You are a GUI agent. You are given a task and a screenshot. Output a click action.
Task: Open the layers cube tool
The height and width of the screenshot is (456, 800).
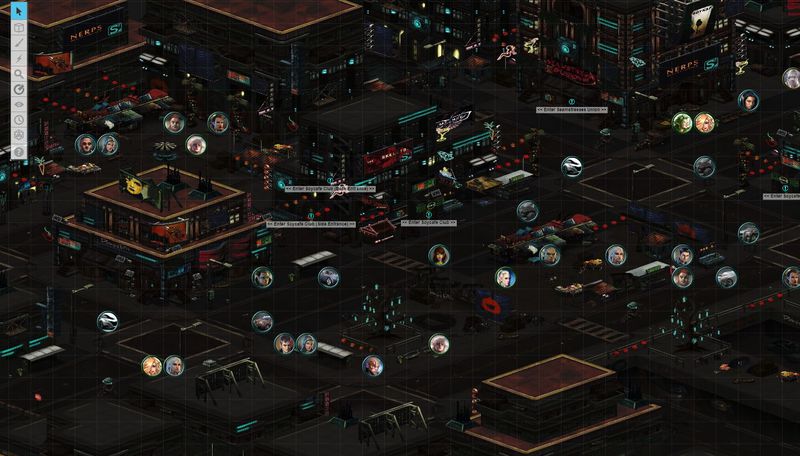click(x=18, y=28)
